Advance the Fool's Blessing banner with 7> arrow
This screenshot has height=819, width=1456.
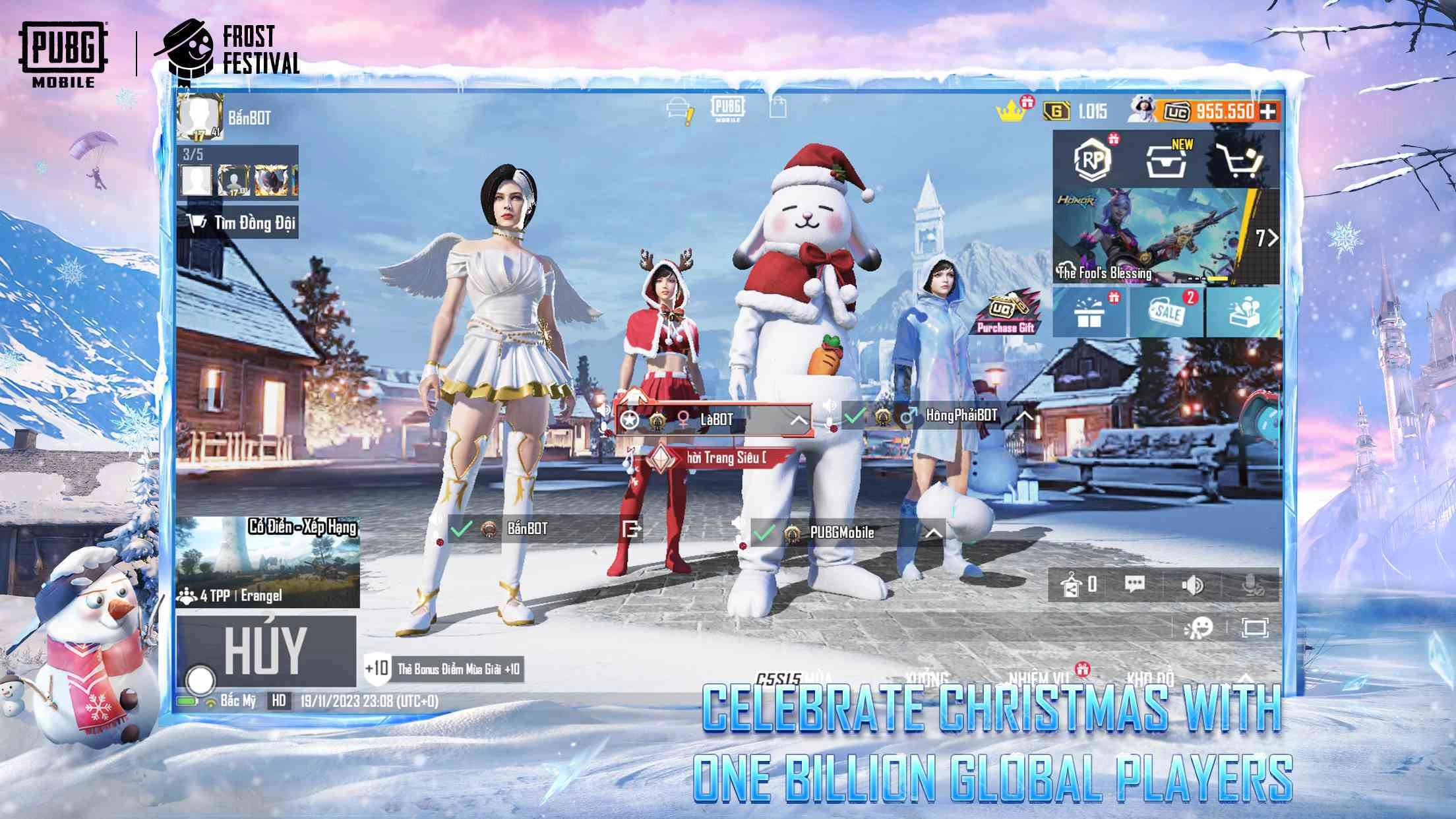coord(1267,237)
